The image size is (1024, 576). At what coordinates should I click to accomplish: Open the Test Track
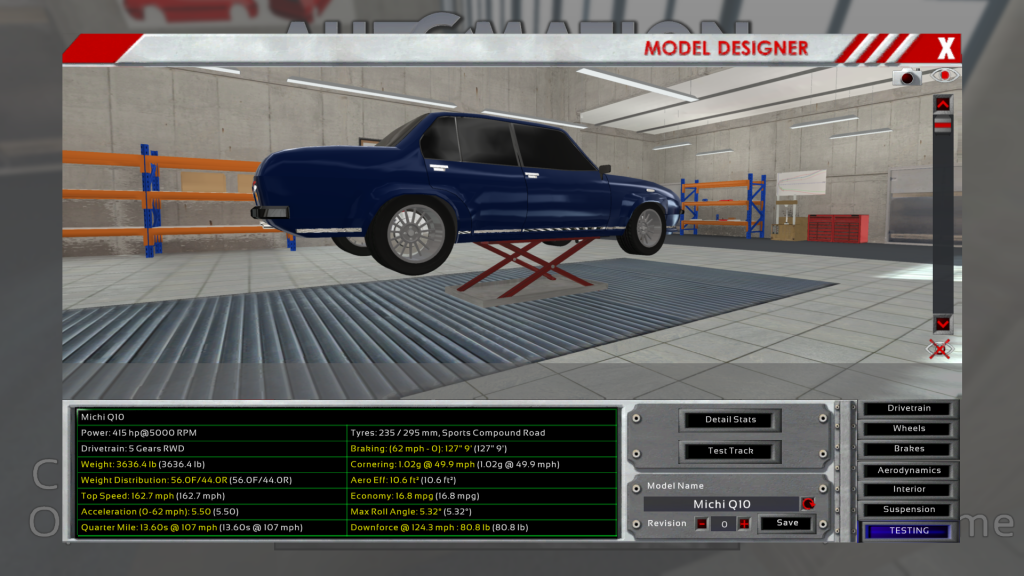pyautogui.click(x=730, y=450)
